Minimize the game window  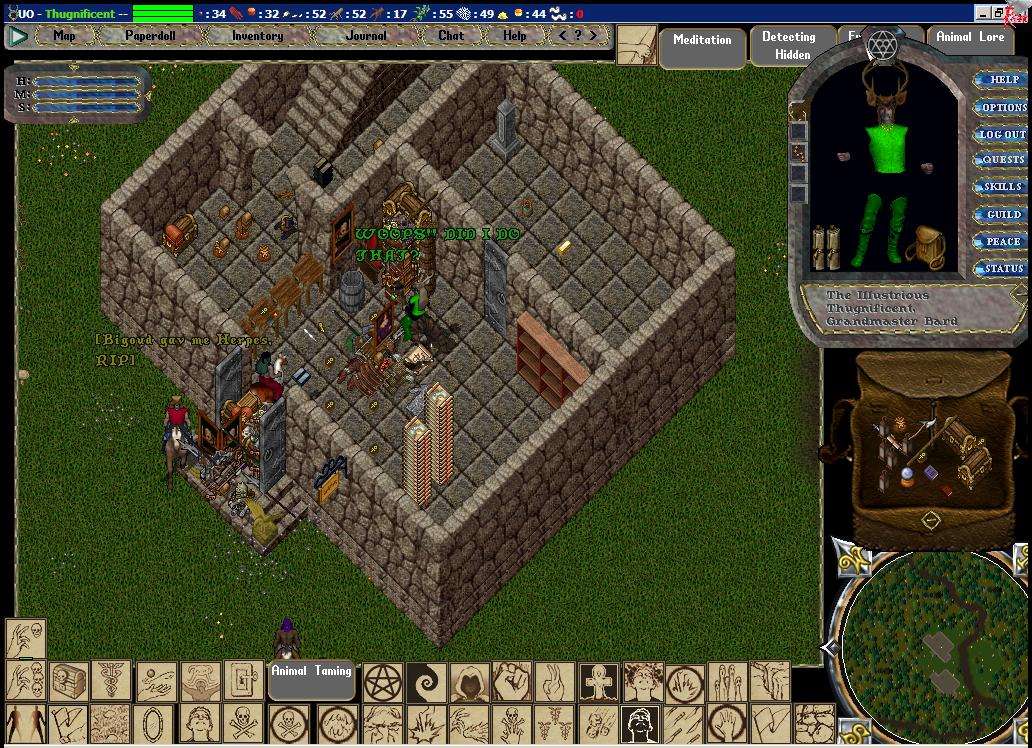(x=984, y=14)
